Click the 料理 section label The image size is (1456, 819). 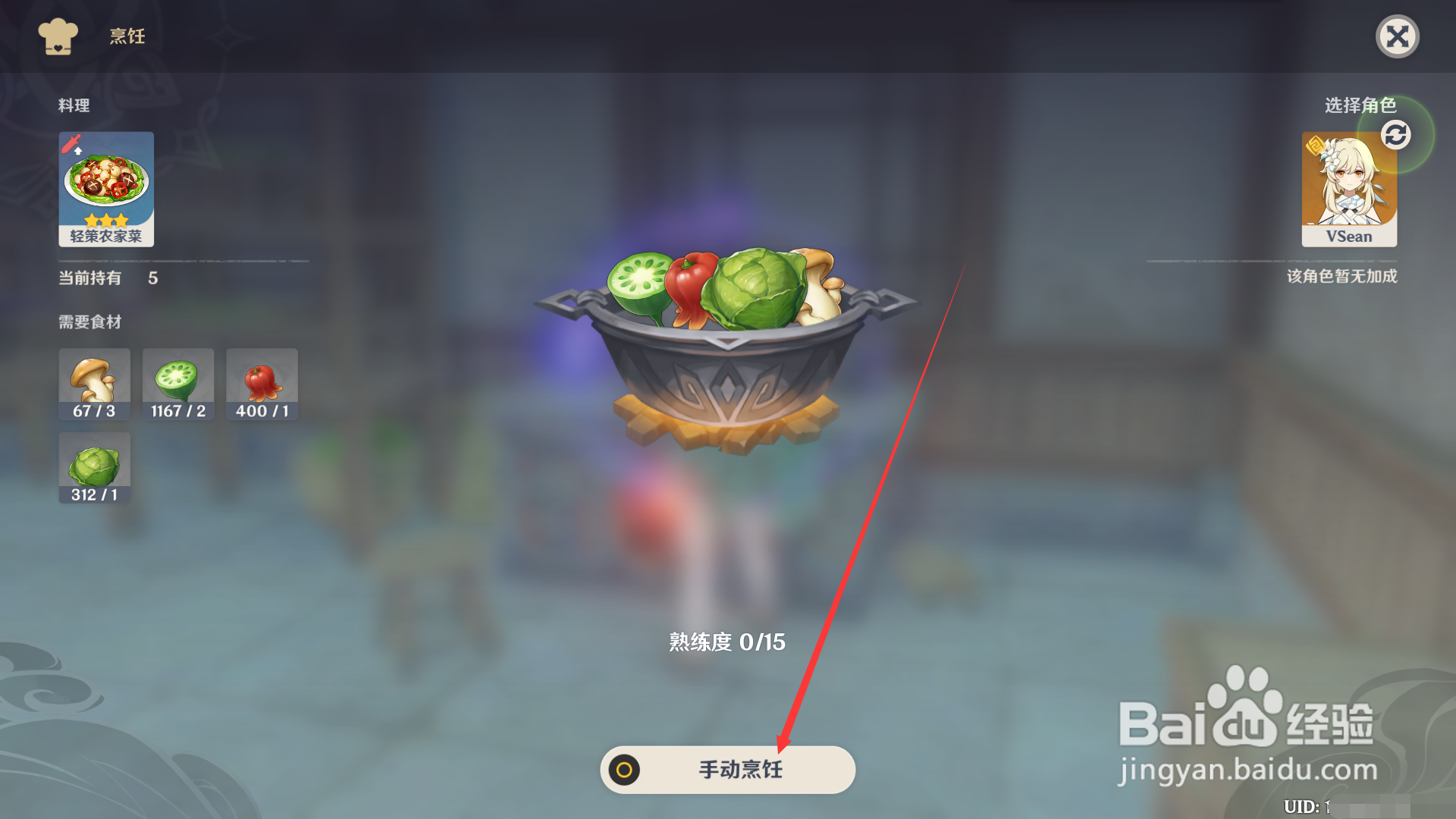tap(74, 106)
